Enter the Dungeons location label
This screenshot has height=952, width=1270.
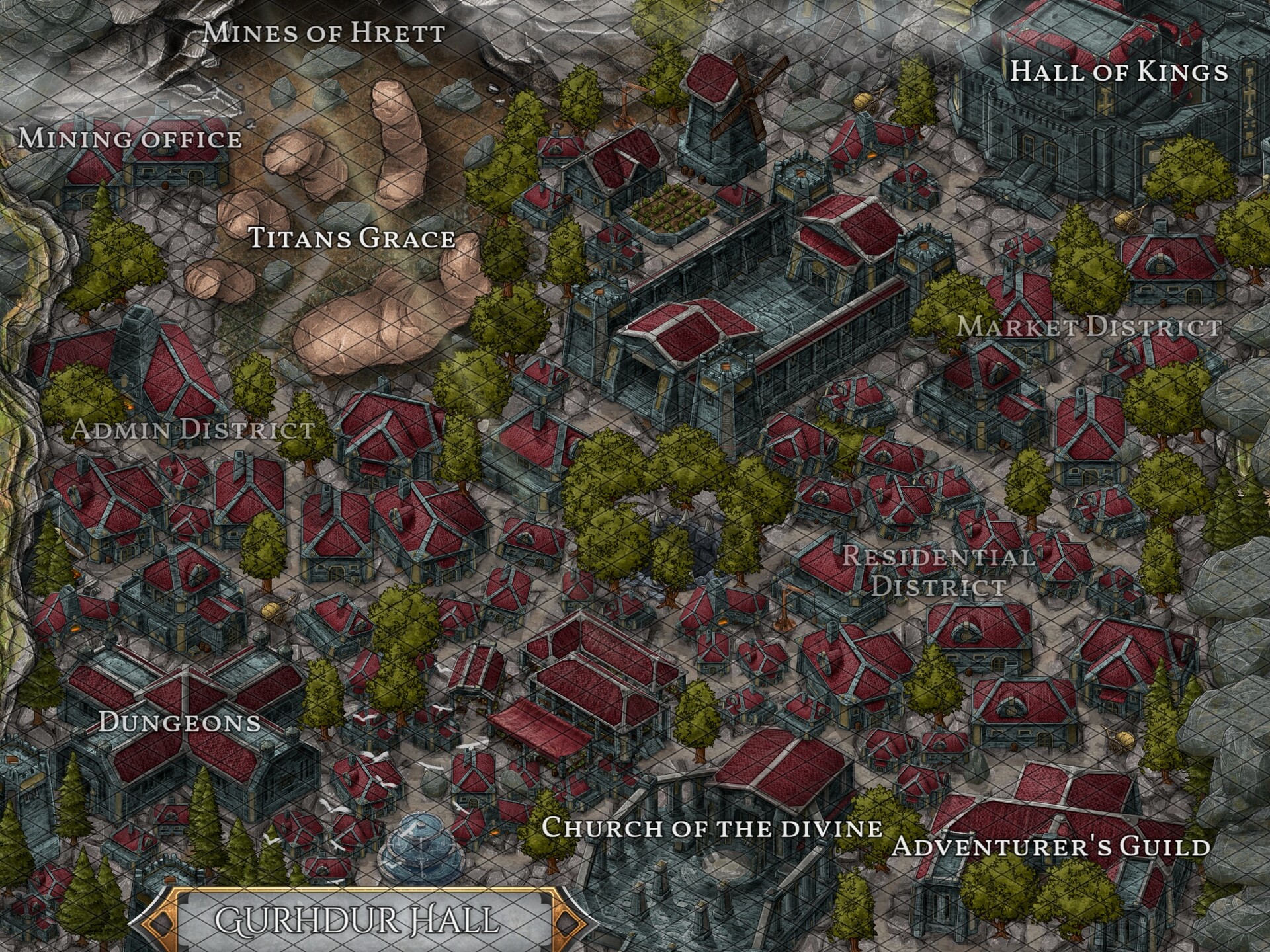(x=179, y=722)
